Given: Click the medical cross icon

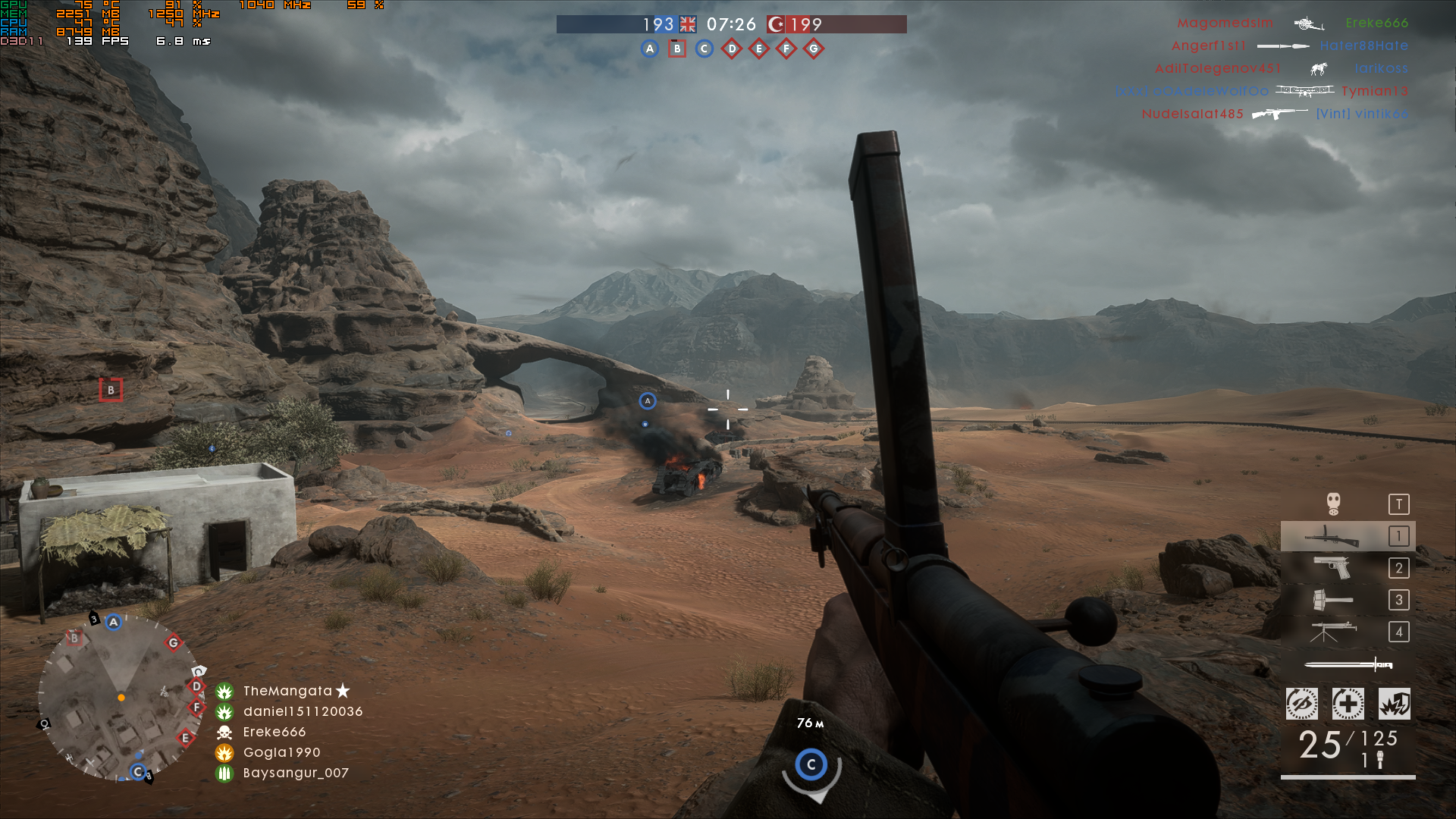Looking at the screenshot, I should click(1348, 704).
